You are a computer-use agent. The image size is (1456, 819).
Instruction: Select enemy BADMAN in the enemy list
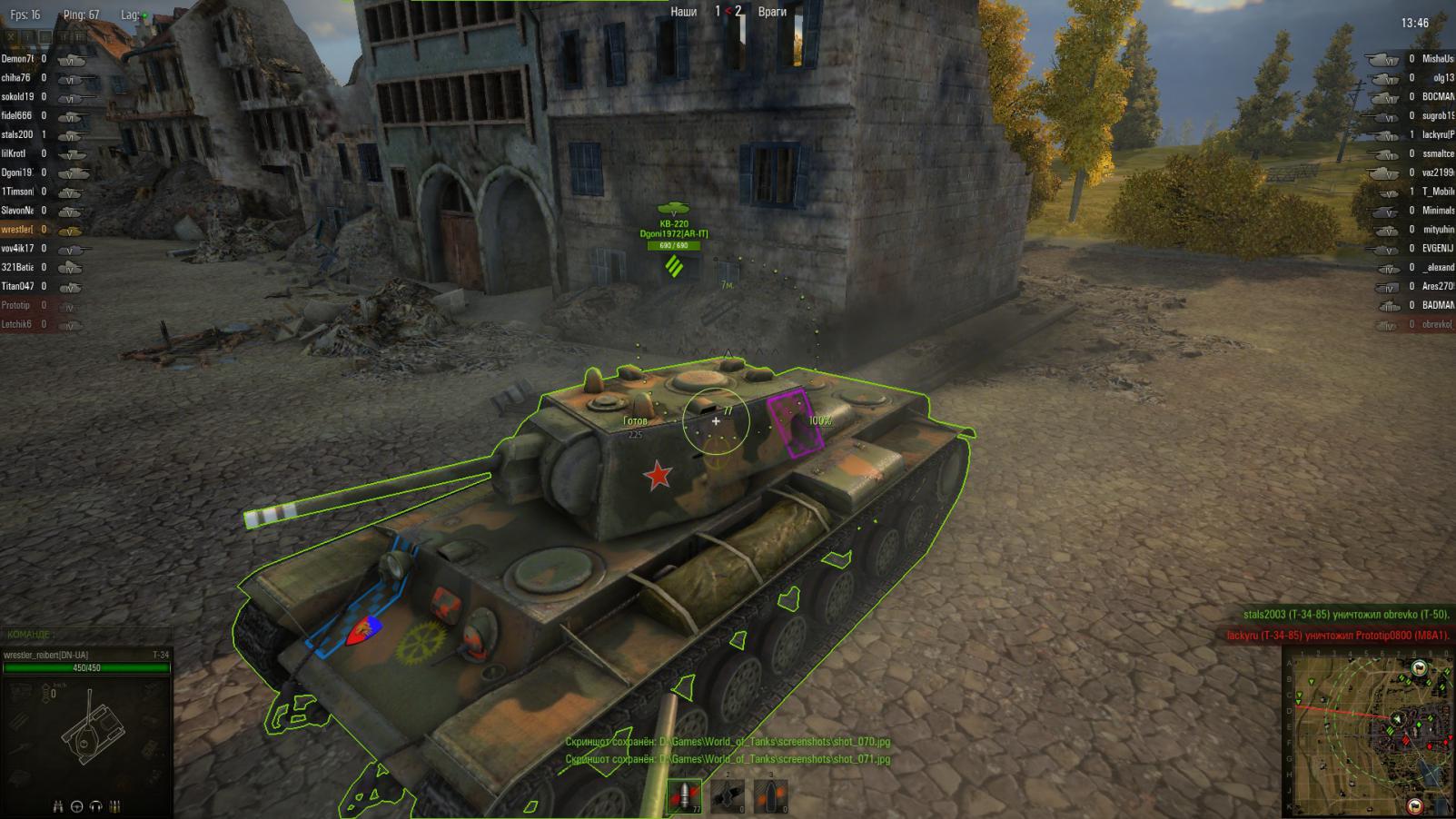click(x=1437, y=305)
